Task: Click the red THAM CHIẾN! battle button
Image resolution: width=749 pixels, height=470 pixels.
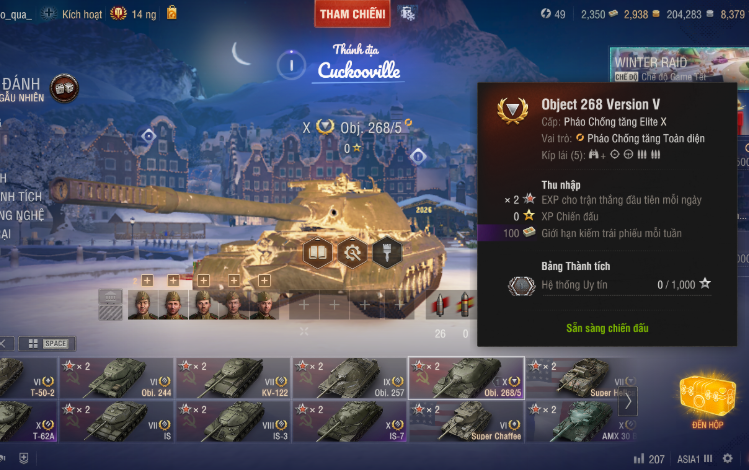Action: click(x=351, y=13)
